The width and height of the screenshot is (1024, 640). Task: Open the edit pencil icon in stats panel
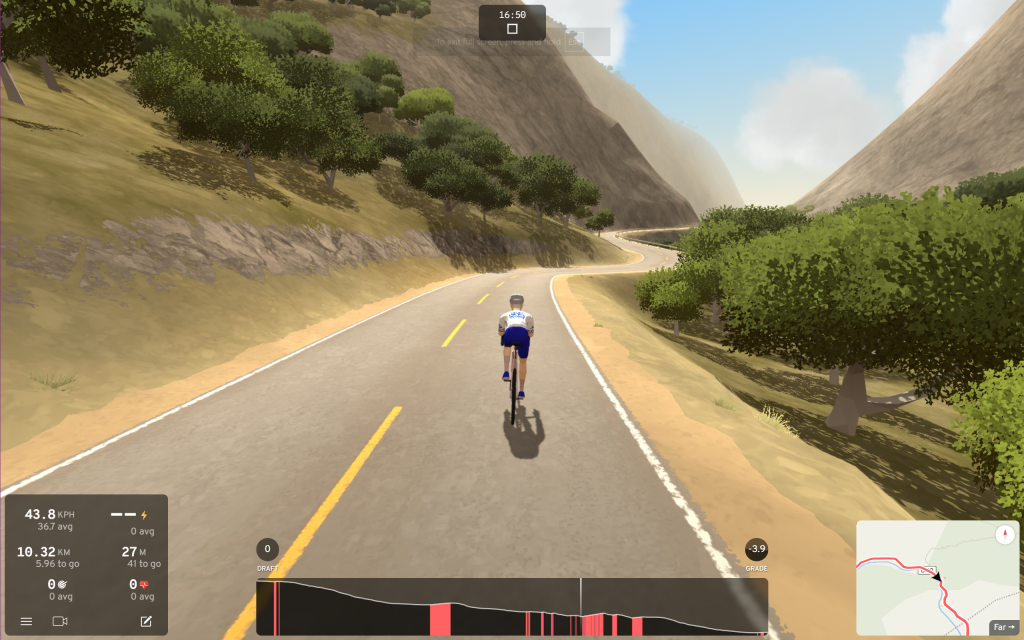point(146,622)
